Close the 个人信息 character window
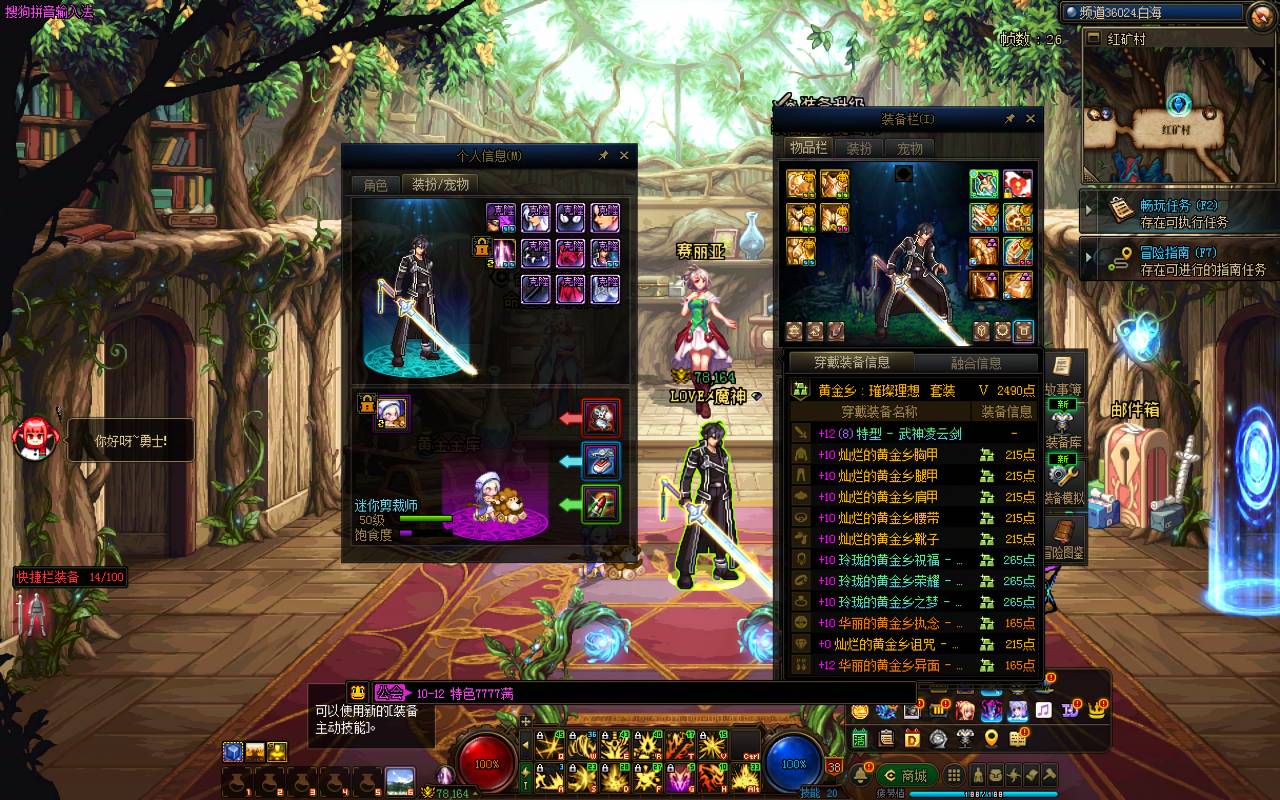 (624, 156)
